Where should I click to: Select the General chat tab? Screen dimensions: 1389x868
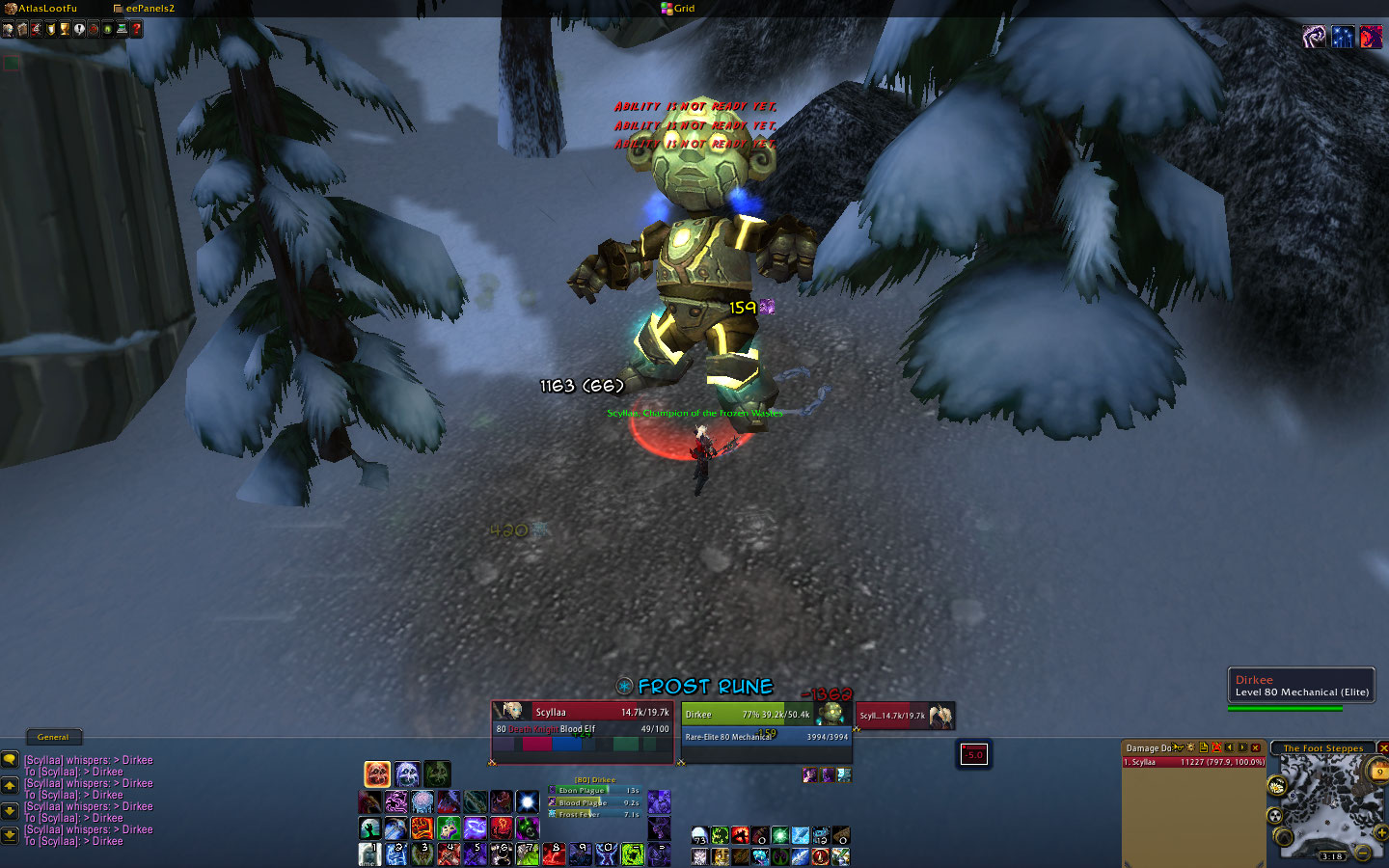pos(53,737)
